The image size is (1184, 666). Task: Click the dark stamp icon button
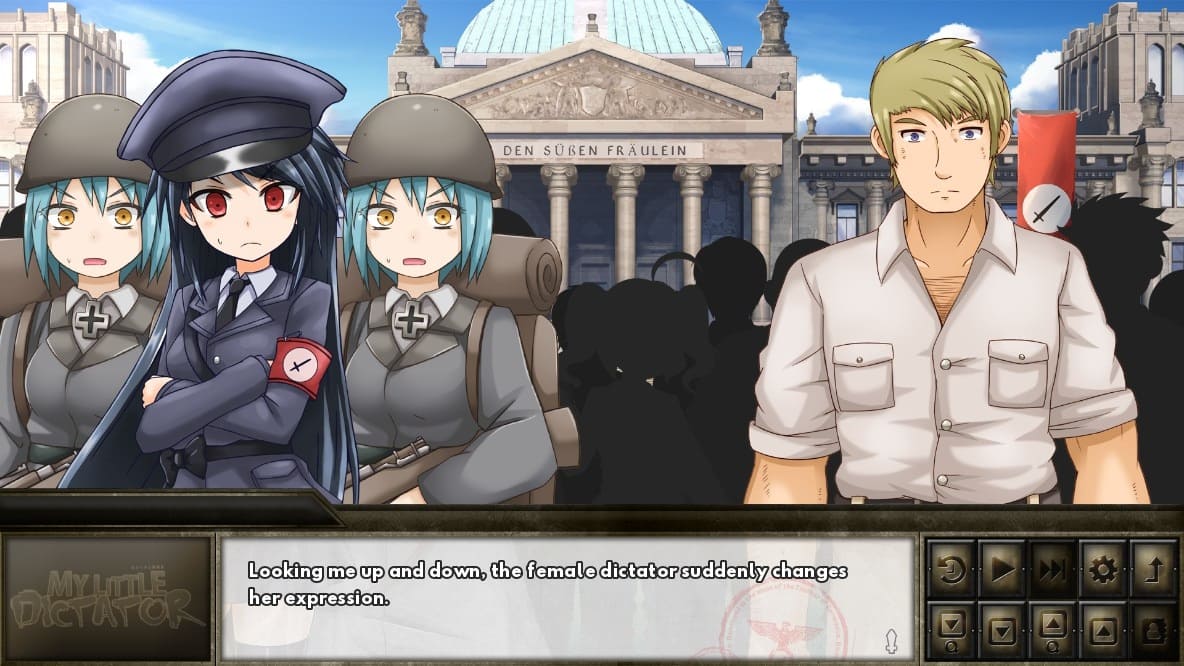click(1153, 630)
